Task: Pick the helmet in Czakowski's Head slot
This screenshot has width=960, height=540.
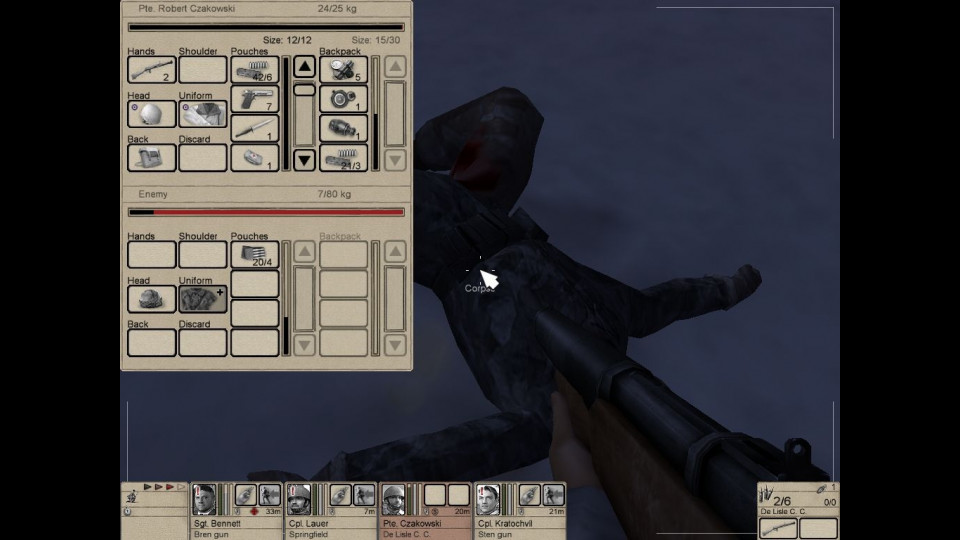Action: [x=152, y=114]
